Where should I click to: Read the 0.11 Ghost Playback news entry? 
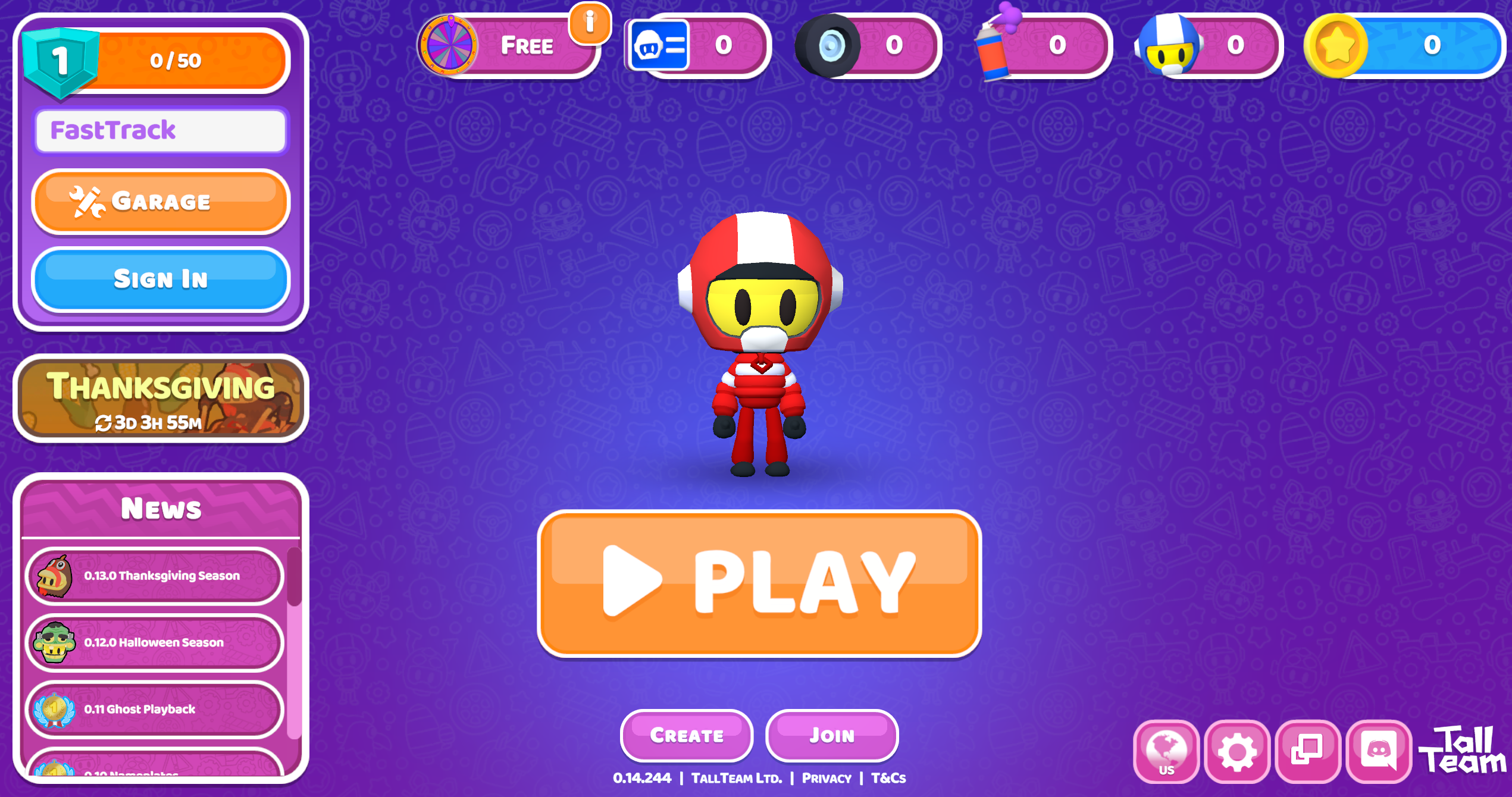tap(154, 709)
